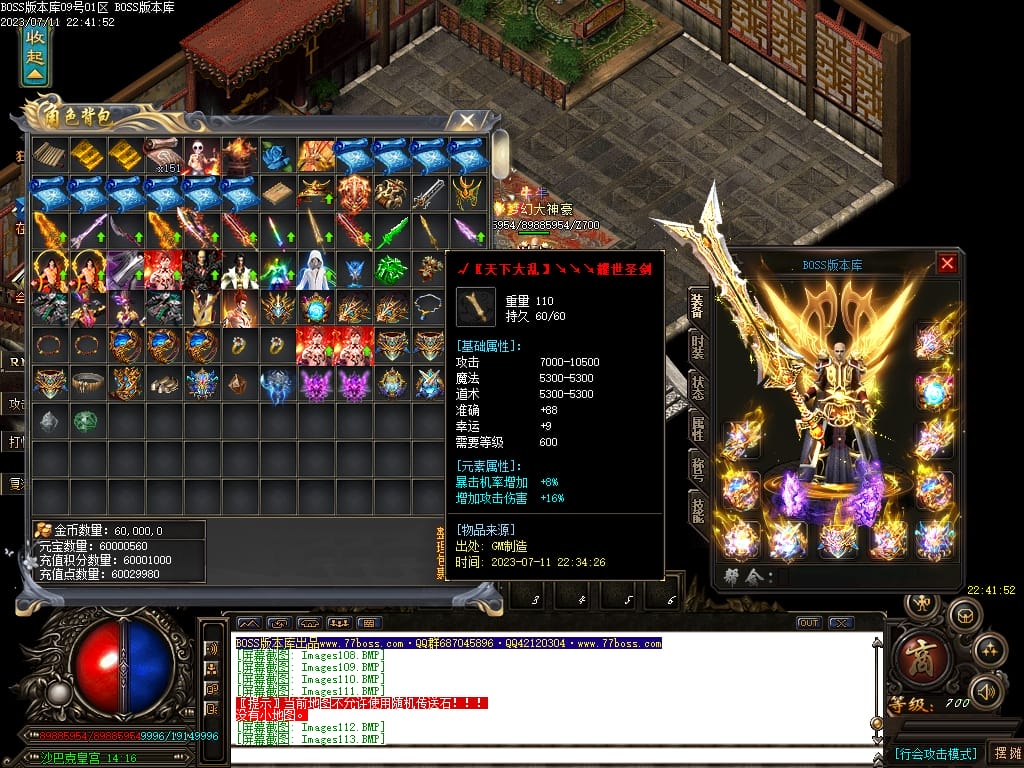Toggle the sound speaker button

click(x=988, y=691)
